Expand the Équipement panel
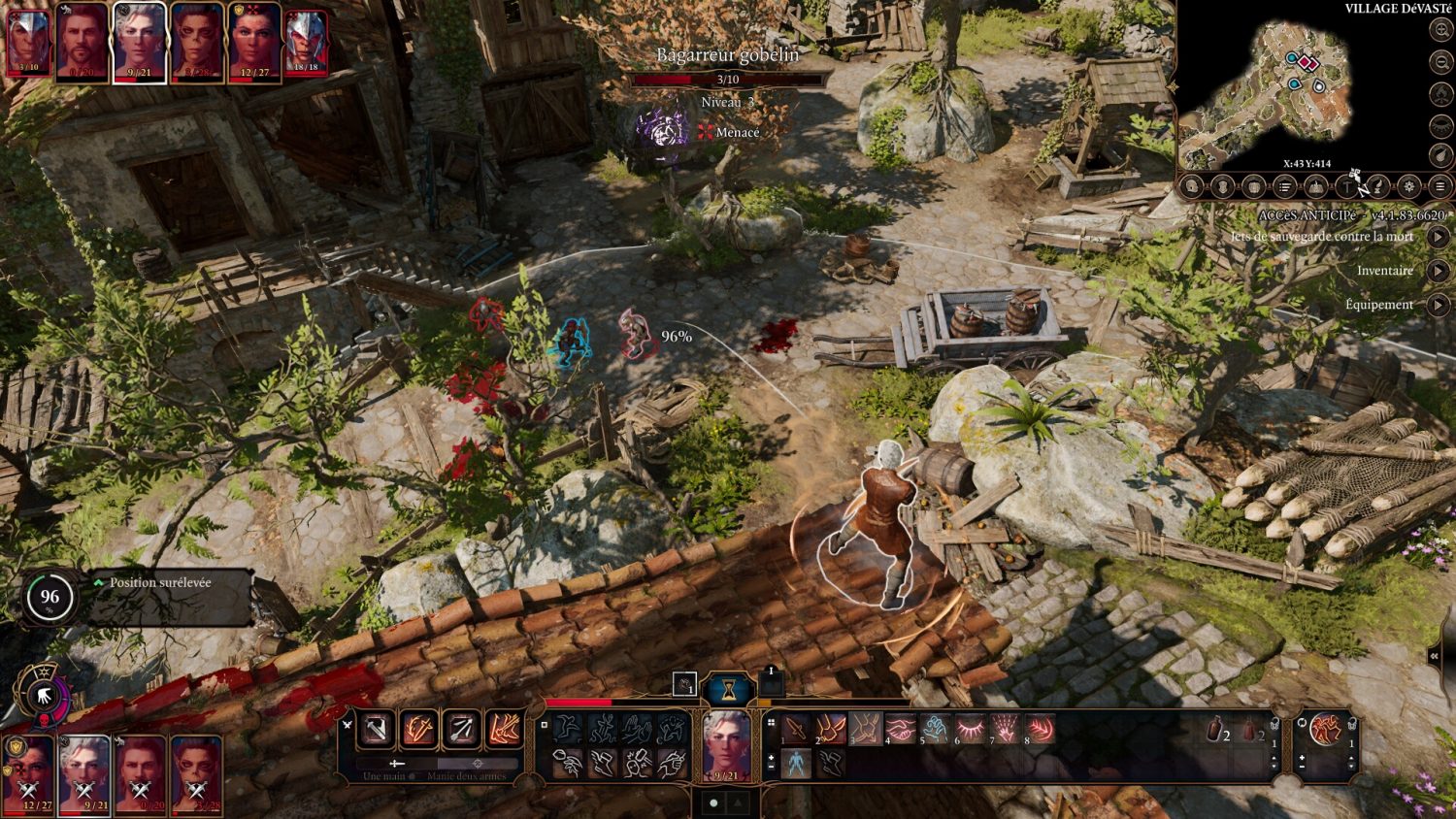The width and height of the screenshot is (1456, 819). coord(1439,305)
